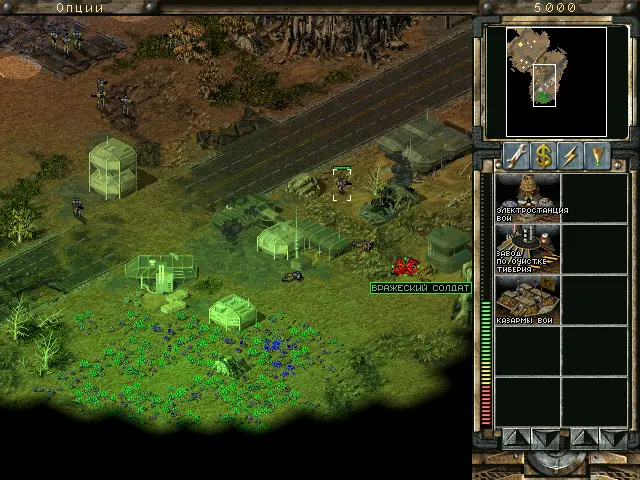
Task: Open the Опции options menu
Action: click(79, 7)
